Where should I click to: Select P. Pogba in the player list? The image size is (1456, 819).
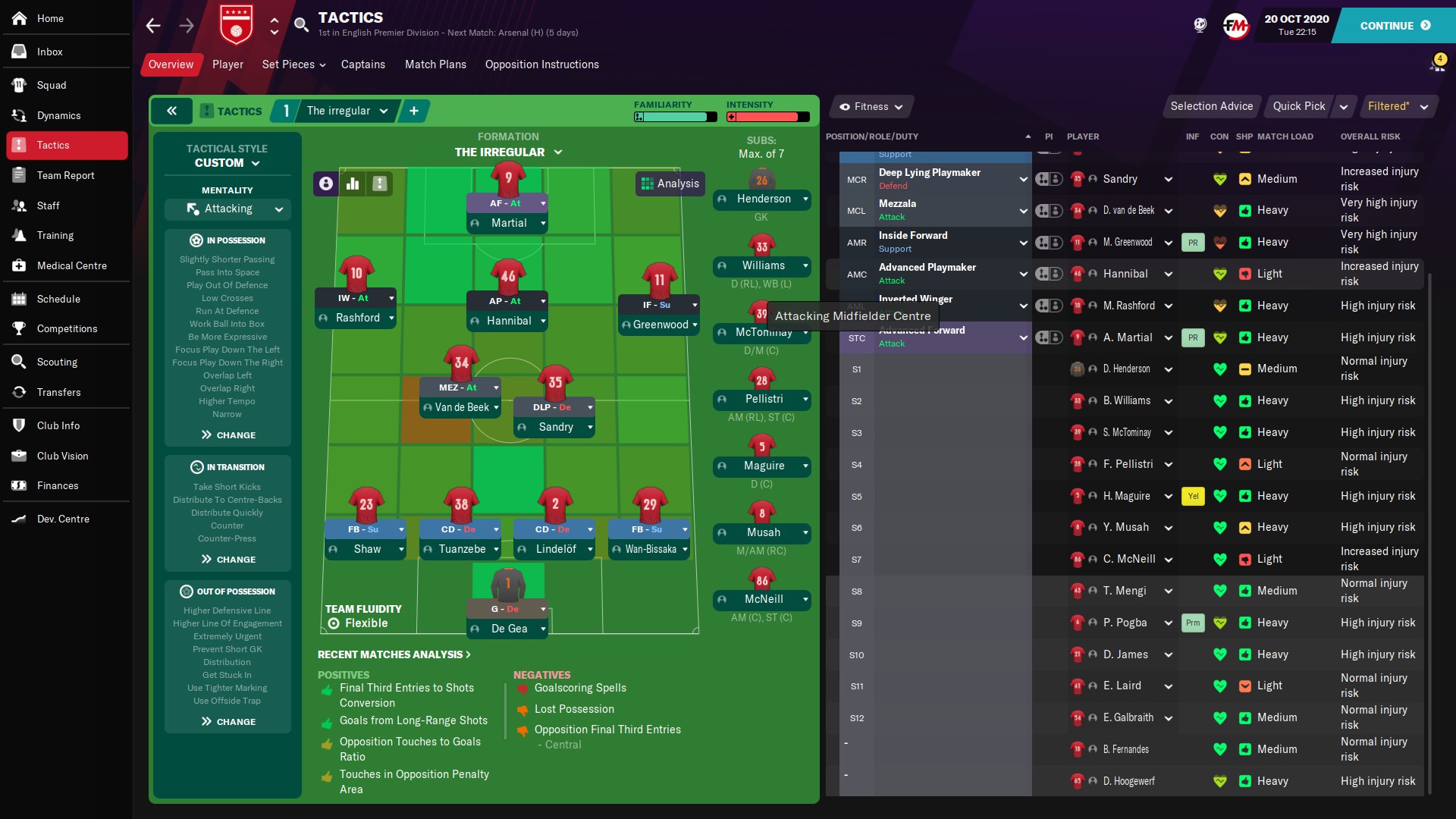(1125, 623)
